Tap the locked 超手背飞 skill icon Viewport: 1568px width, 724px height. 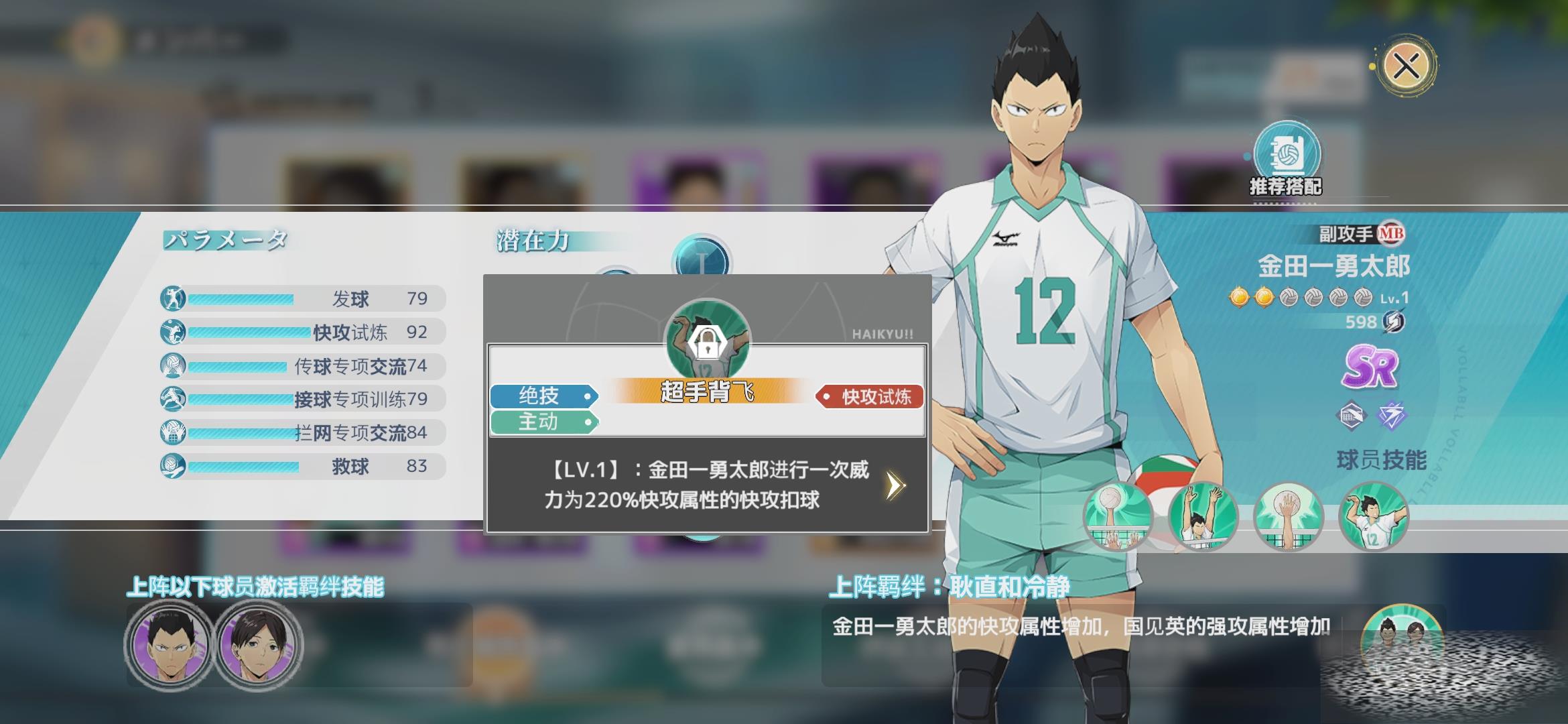tap(707, 342)
